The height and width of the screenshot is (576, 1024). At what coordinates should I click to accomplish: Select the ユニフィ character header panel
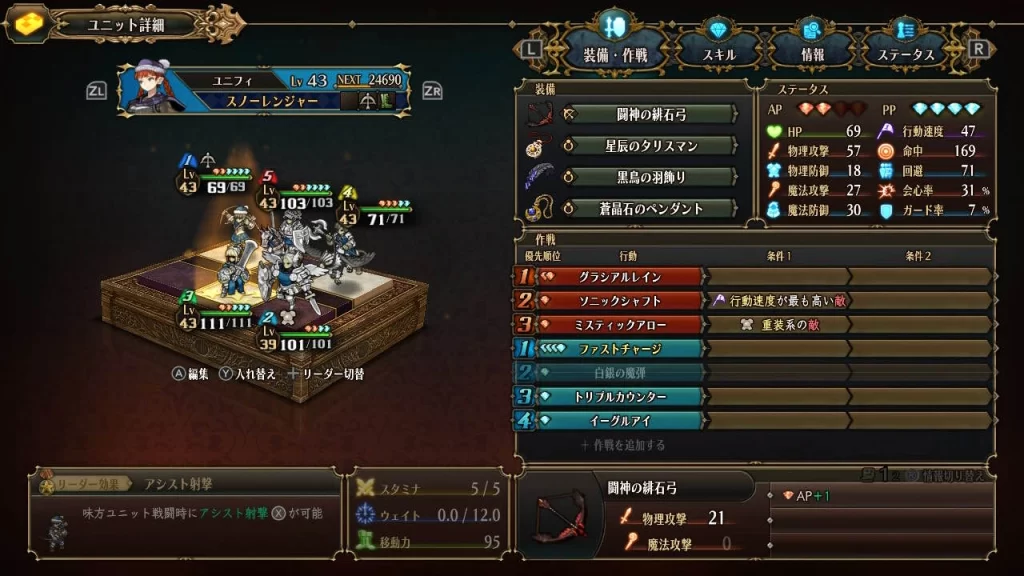point(265,90)
